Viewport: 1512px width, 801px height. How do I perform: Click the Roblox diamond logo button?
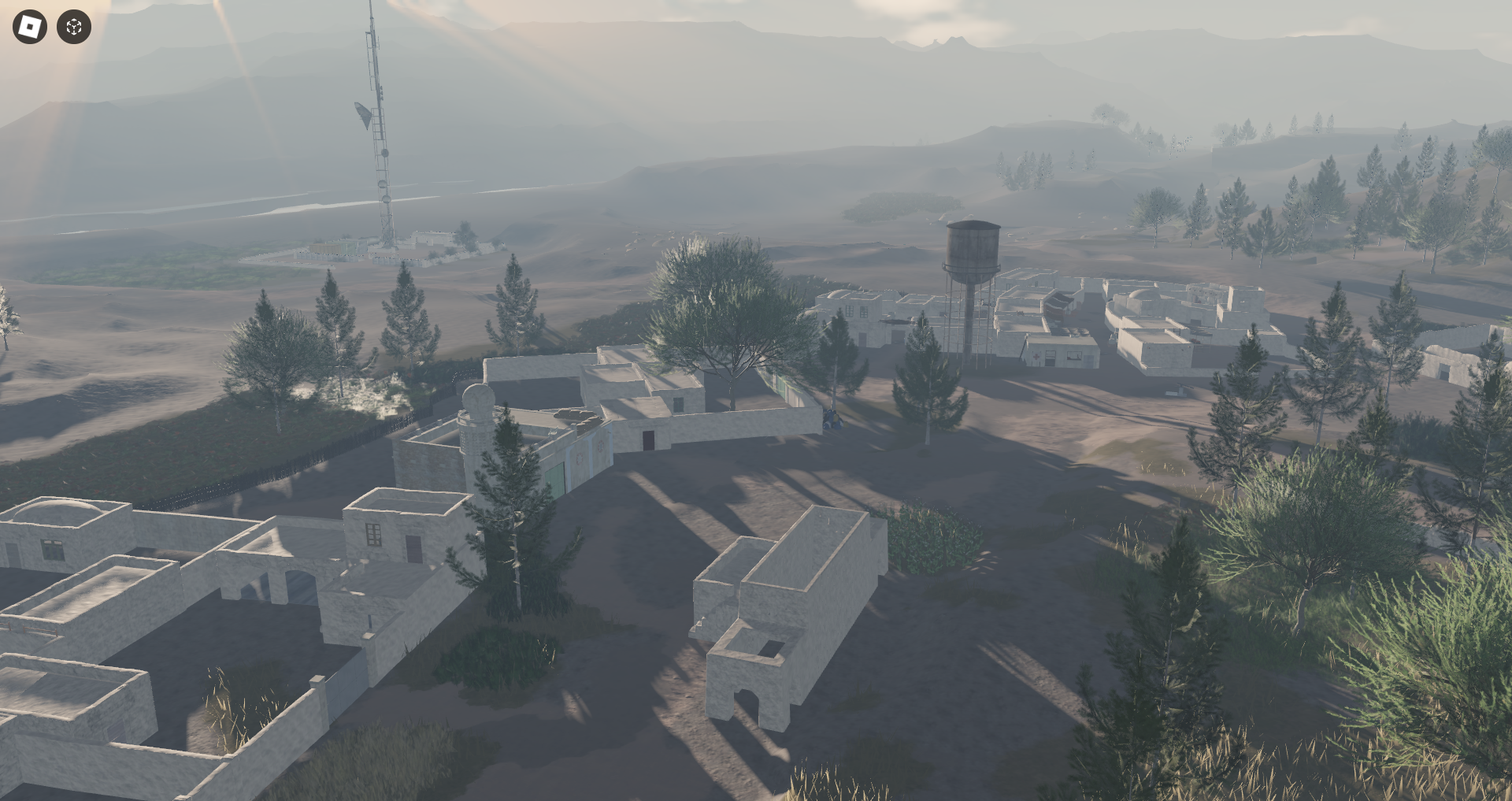tap(30, 27)
